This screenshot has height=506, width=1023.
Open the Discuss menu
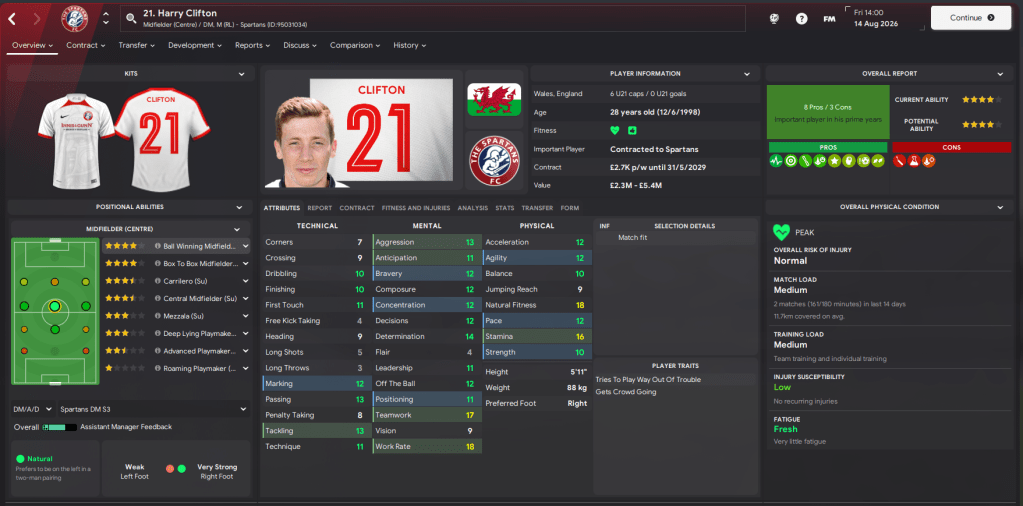point(299,45)
